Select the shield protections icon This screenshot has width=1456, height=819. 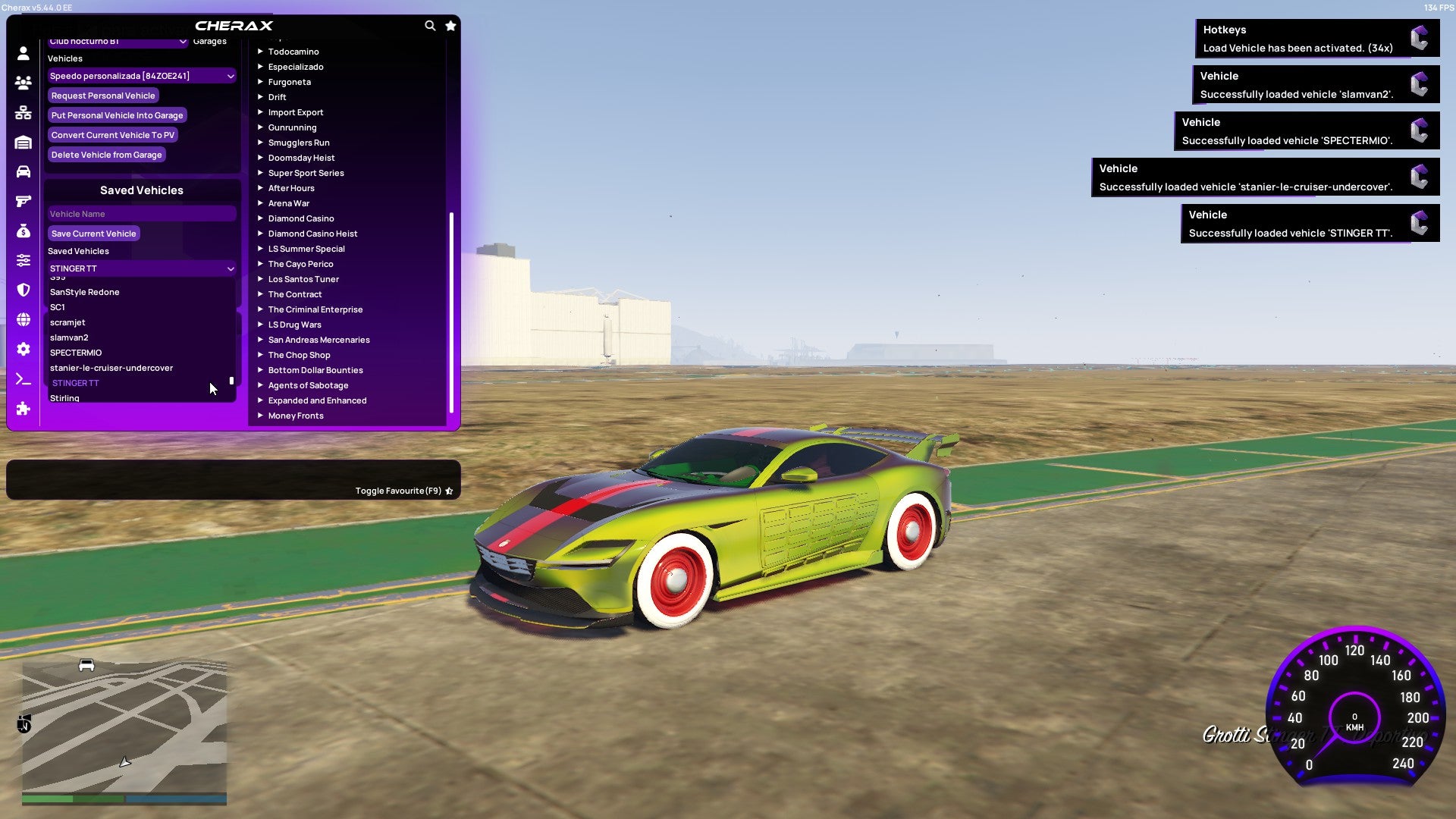coord(23,288)
